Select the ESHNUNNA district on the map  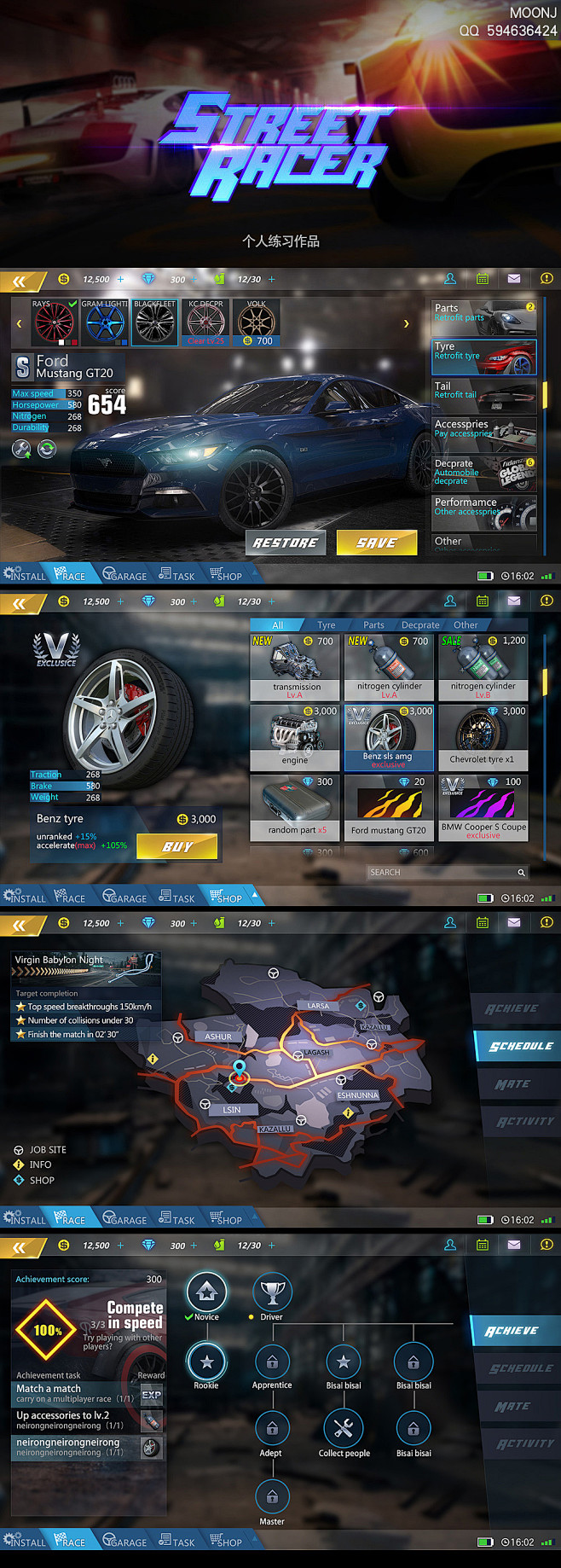tap(357, 1095)
